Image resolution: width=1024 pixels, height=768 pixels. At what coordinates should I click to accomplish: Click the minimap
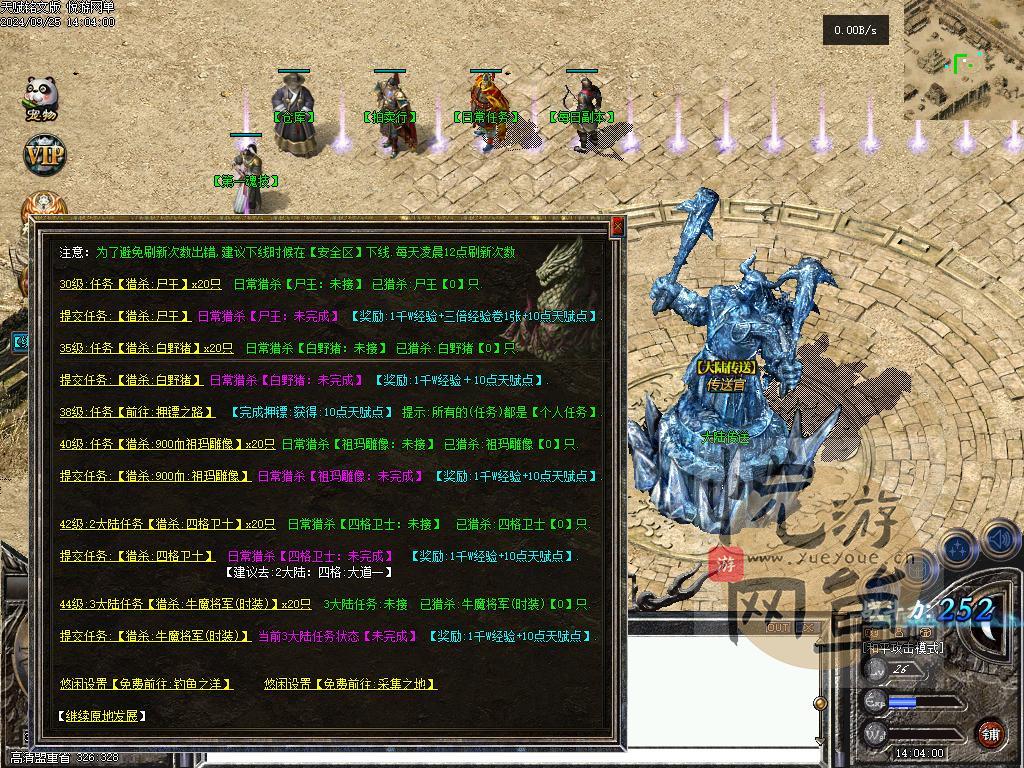click(963, 61)
